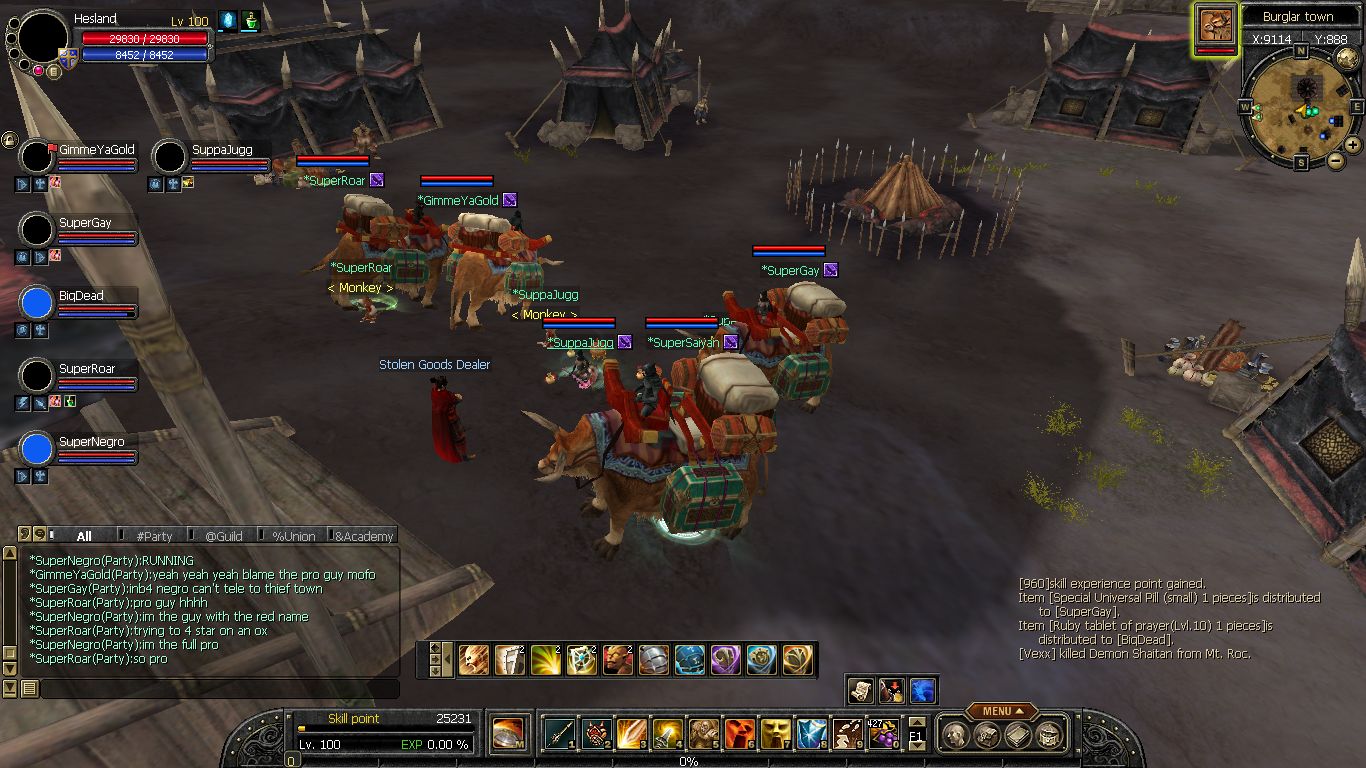Zoom in the minimap with the plus button
1366x768 pixels.
(1353, 145)
